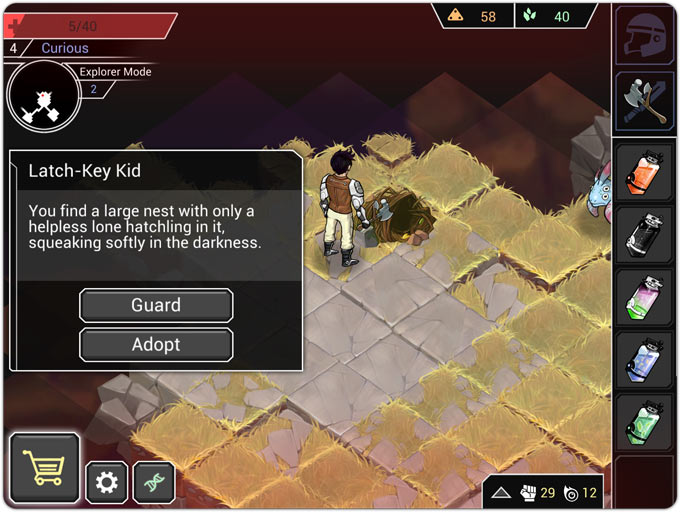The height and width of the screenshot is (512, 680).
Task: Use the bottom green potion canister
Action: 644,422
